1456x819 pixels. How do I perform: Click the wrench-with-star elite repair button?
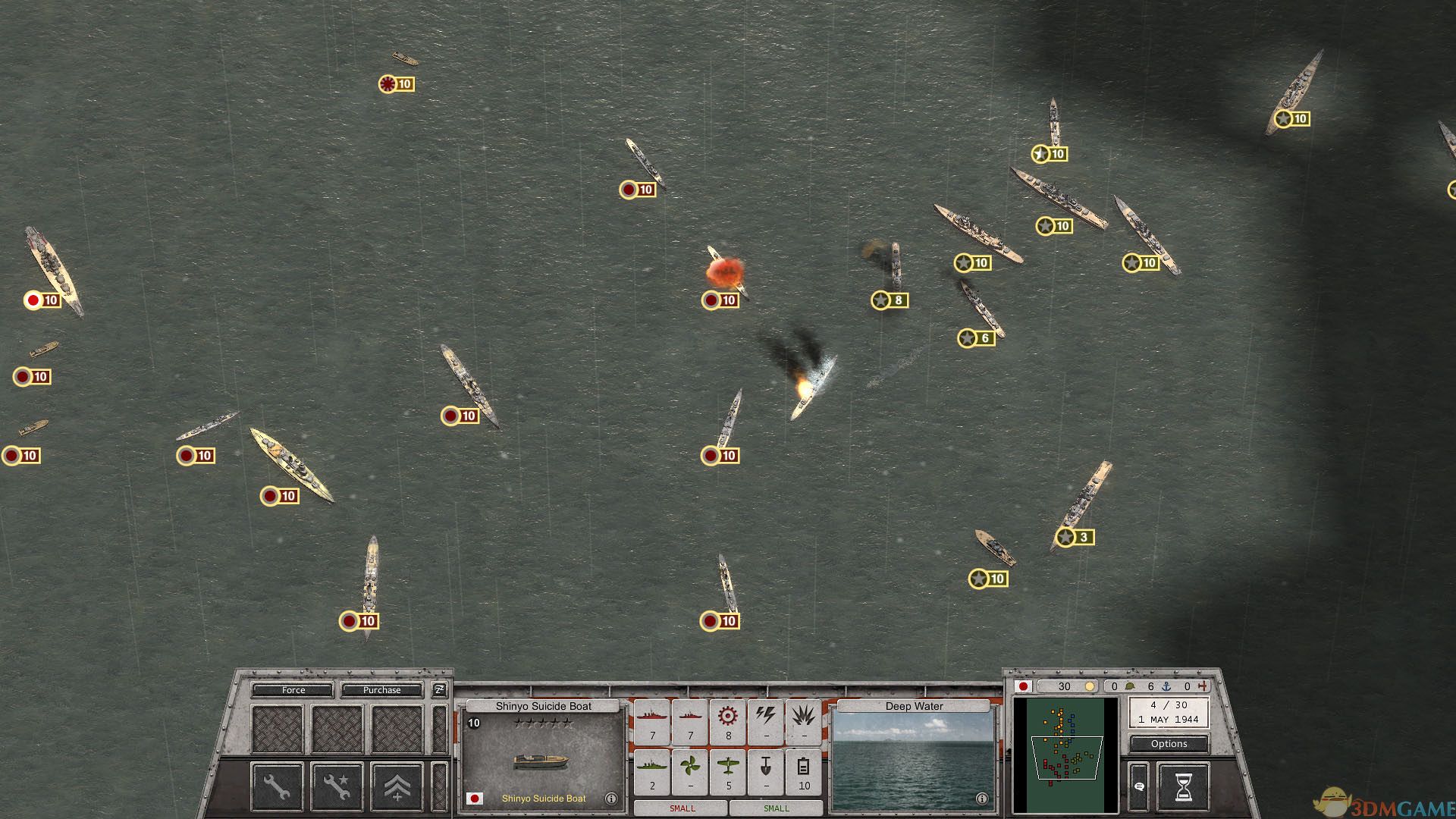(337, 786)
